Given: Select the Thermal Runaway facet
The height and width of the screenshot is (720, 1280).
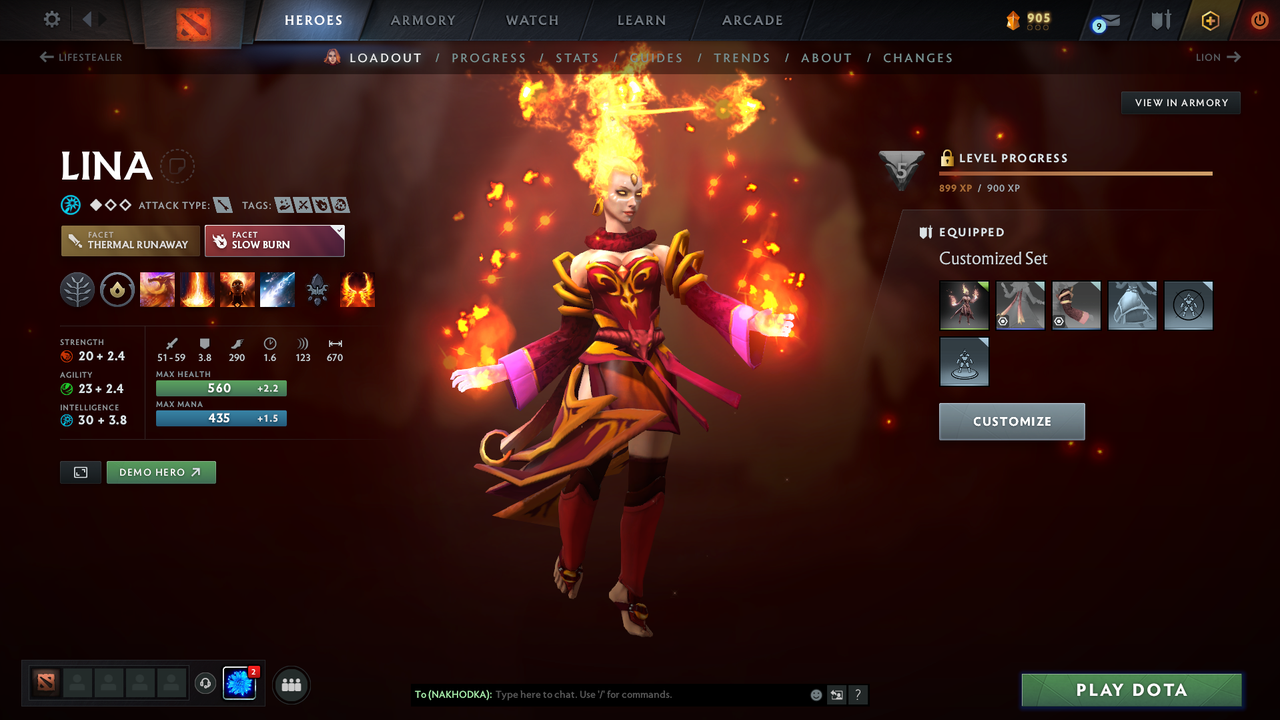Looking at the screenshot, I should pyautogui.click(x=129, y=240).
